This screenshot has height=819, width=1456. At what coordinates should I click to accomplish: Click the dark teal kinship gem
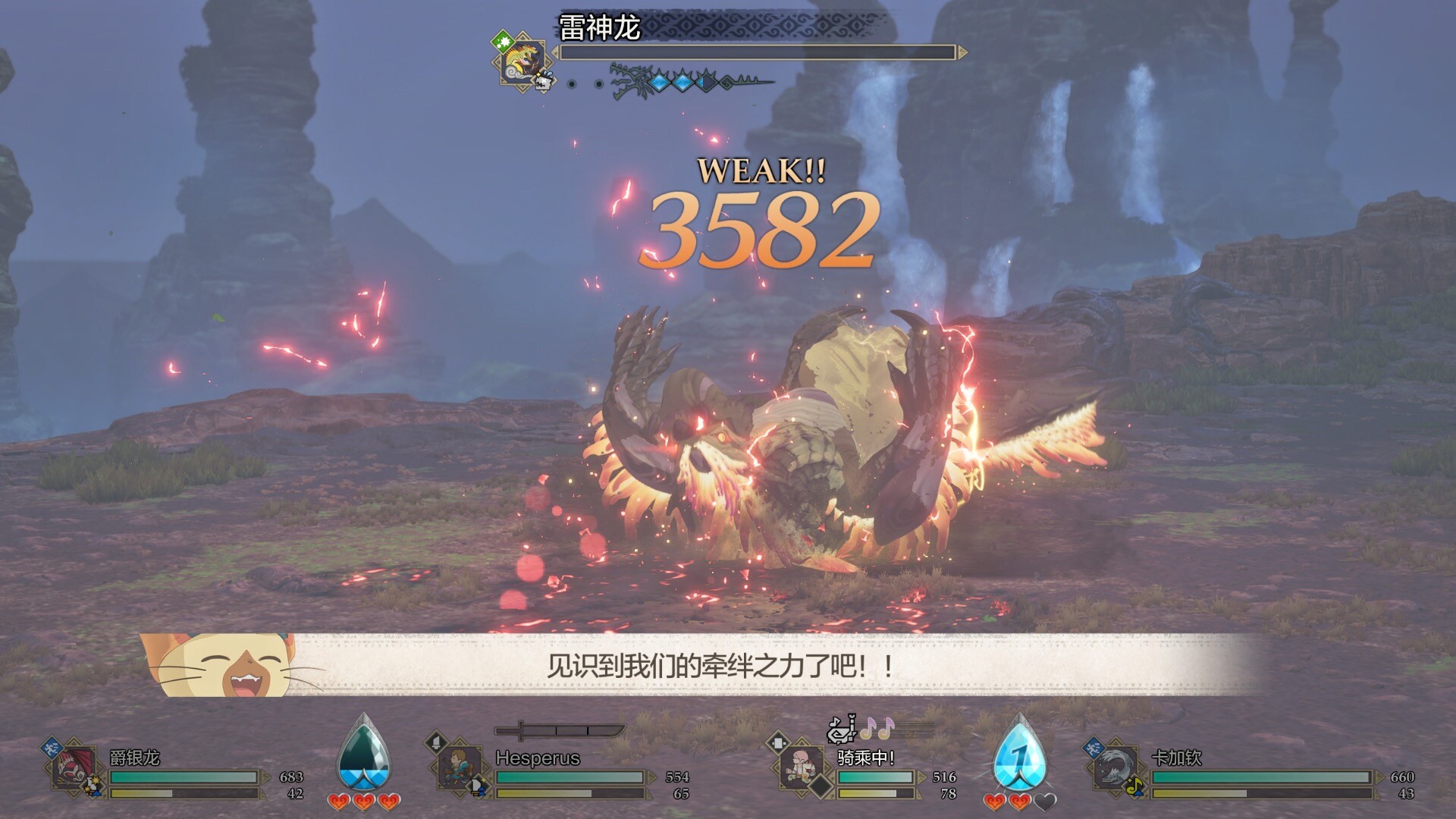364,755
